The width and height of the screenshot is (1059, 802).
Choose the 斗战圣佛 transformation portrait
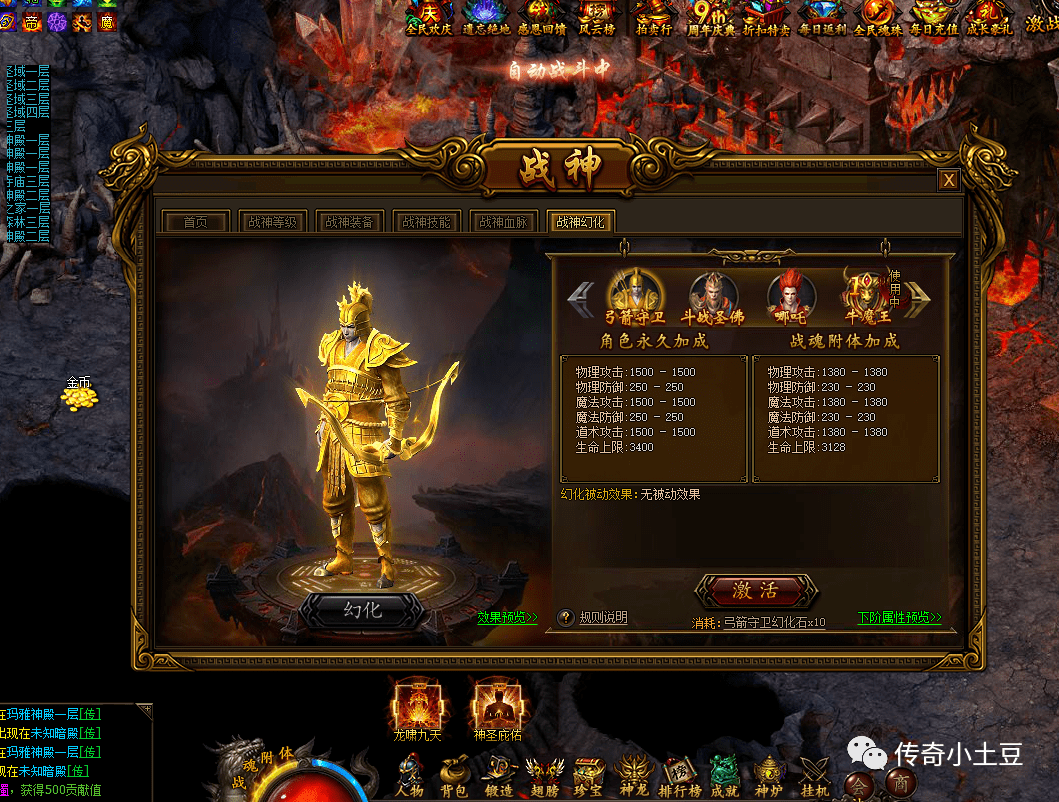click(714, 294)
